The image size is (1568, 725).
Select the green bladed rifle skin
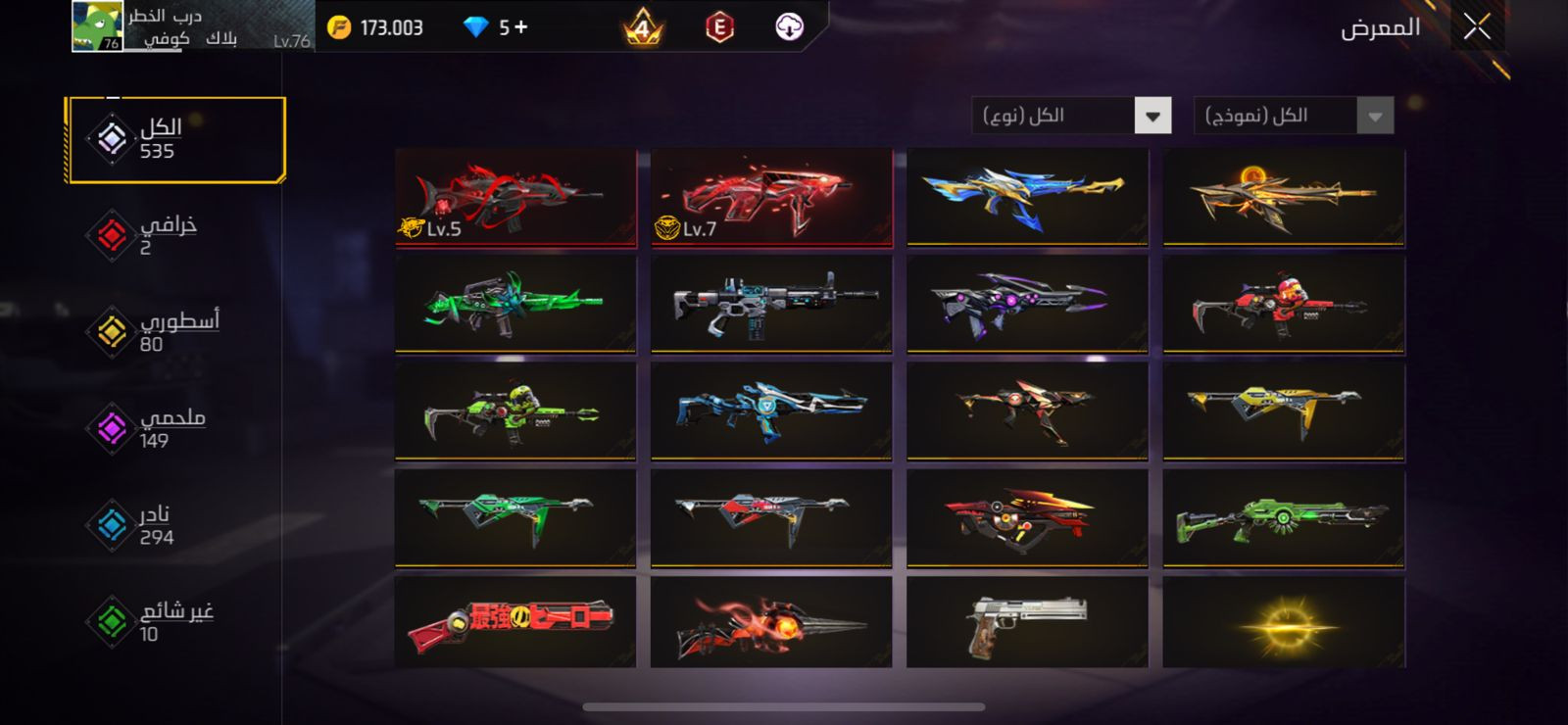(x=515, y=304)
